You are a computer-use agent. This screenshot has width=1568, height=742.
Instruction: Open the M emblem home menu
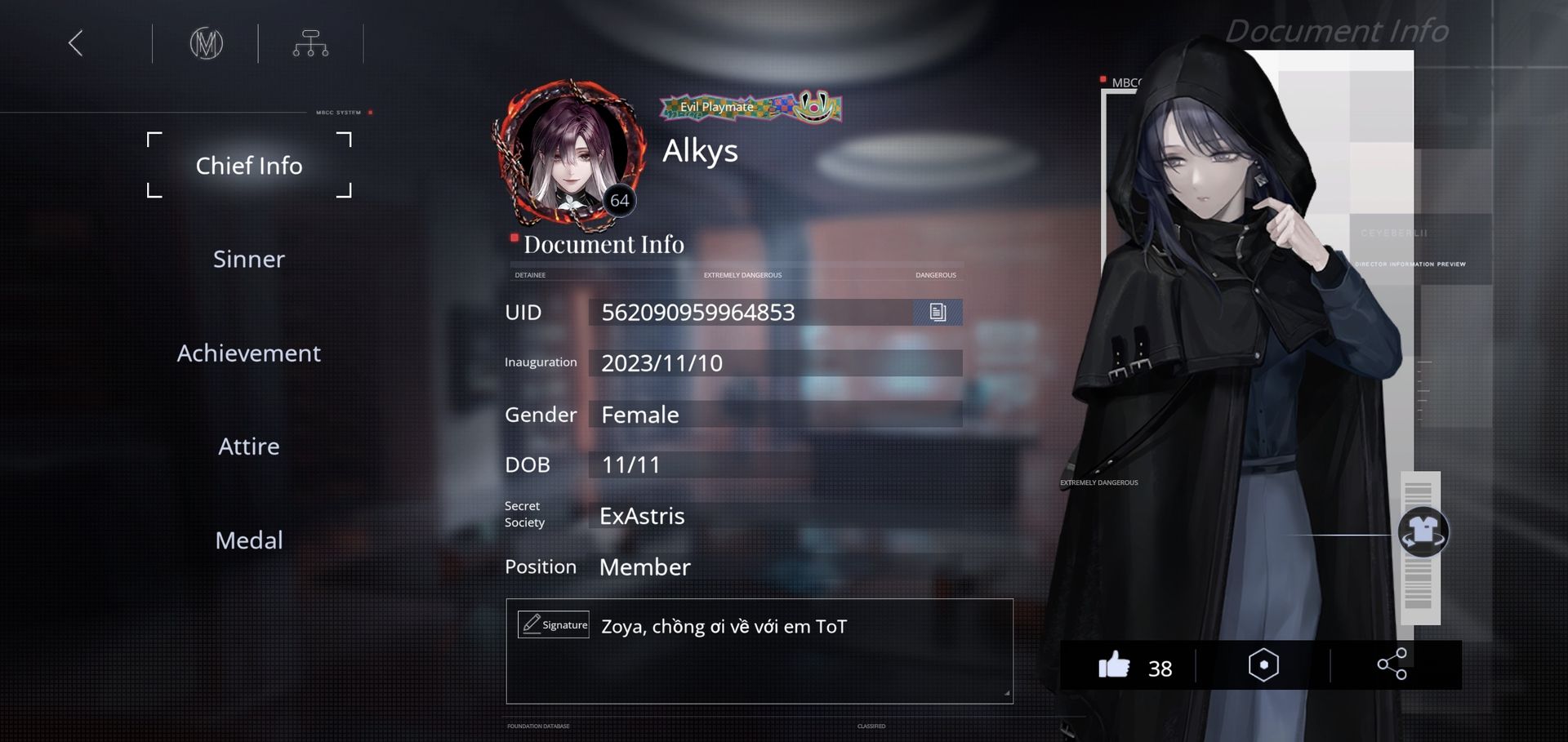tap(206, 43)
